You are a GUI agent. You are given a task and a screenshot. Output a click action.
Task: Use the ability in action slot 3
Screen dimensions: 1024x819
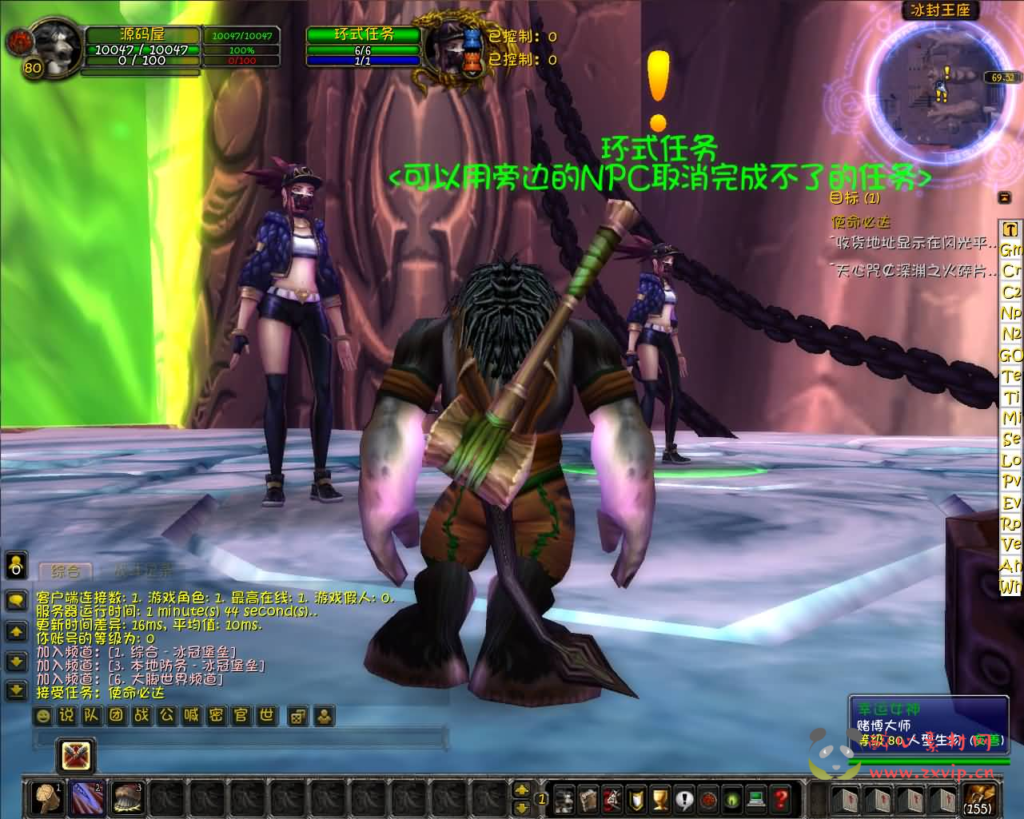pyautogui.click(x=127, y=797)
